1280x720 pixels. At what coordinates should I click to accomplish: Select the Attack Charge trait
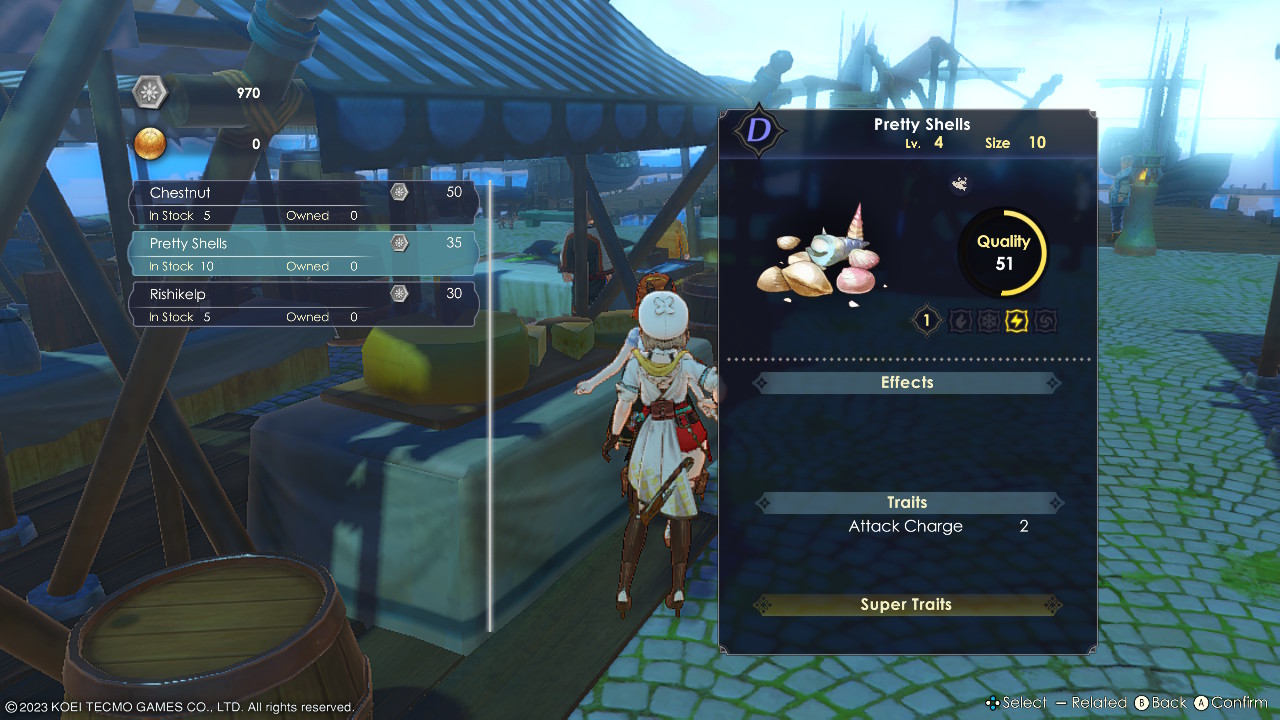pos(906,527)
